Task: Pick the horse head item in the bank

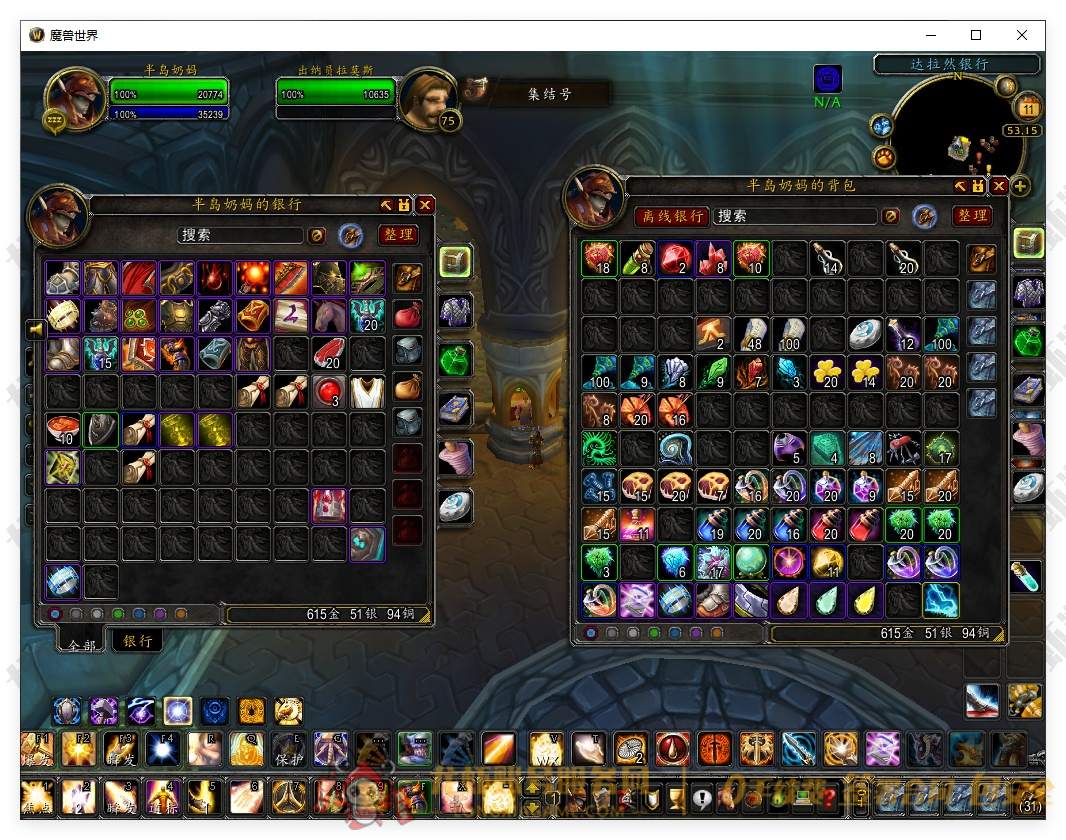Action: (x=329, y=315)
